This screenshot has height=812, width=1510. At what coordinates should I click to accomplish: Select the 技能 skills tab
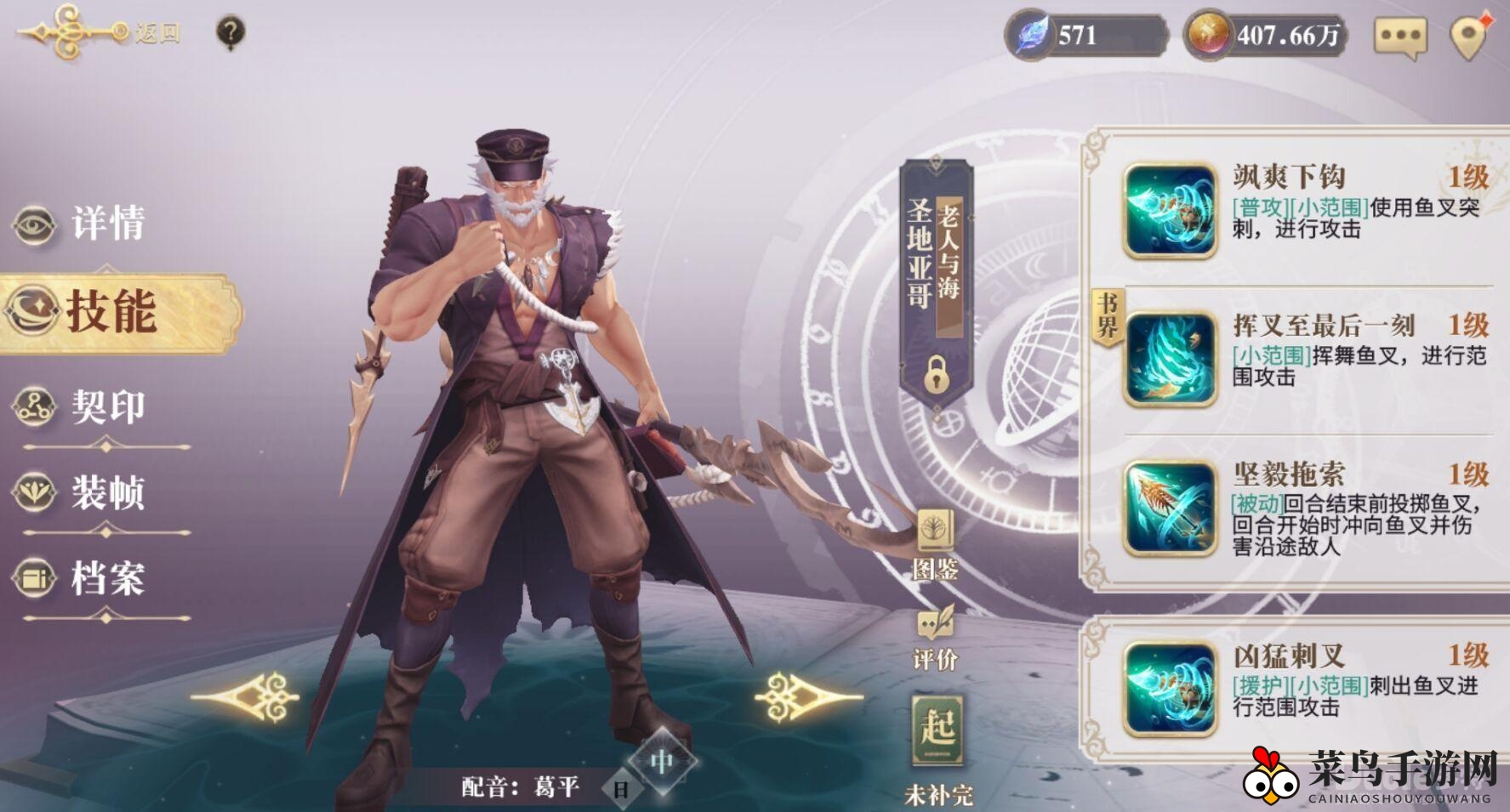(x=111, y=312)
